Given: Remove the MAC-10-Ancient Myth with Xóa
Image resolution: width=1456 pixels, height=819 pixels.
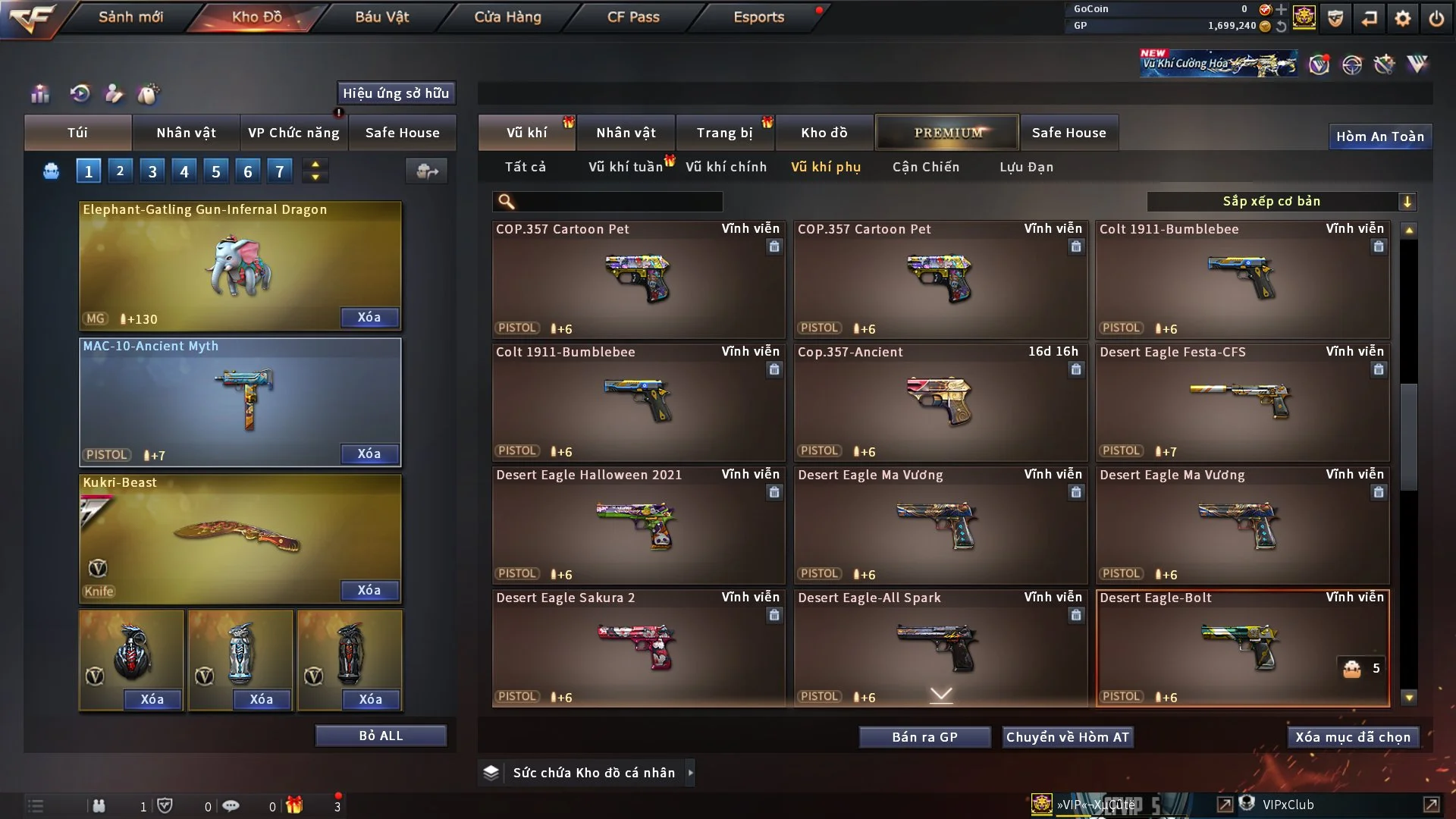Looking at the screenshot, I should (369, 453).
